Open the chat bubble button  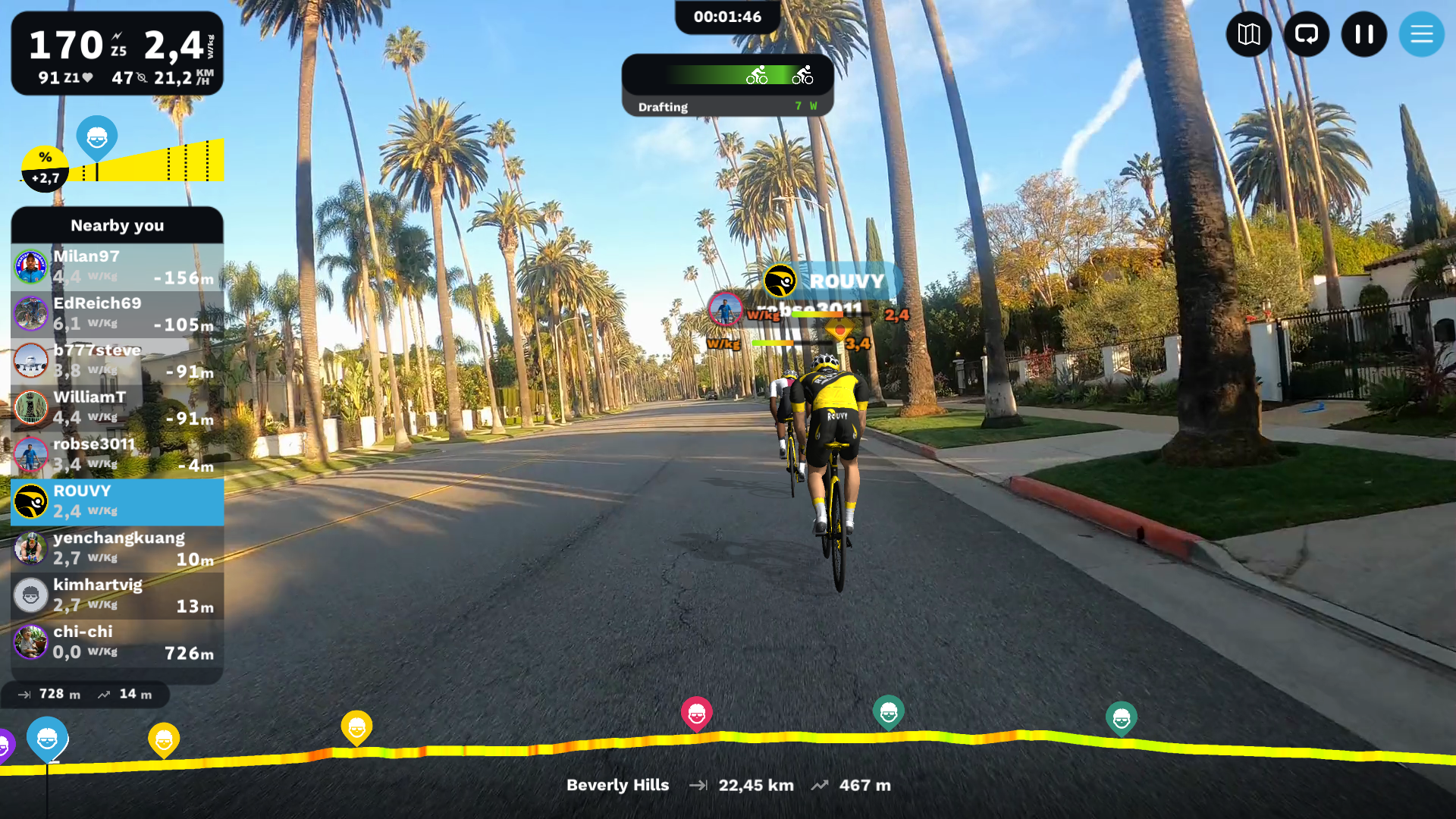1306,34
